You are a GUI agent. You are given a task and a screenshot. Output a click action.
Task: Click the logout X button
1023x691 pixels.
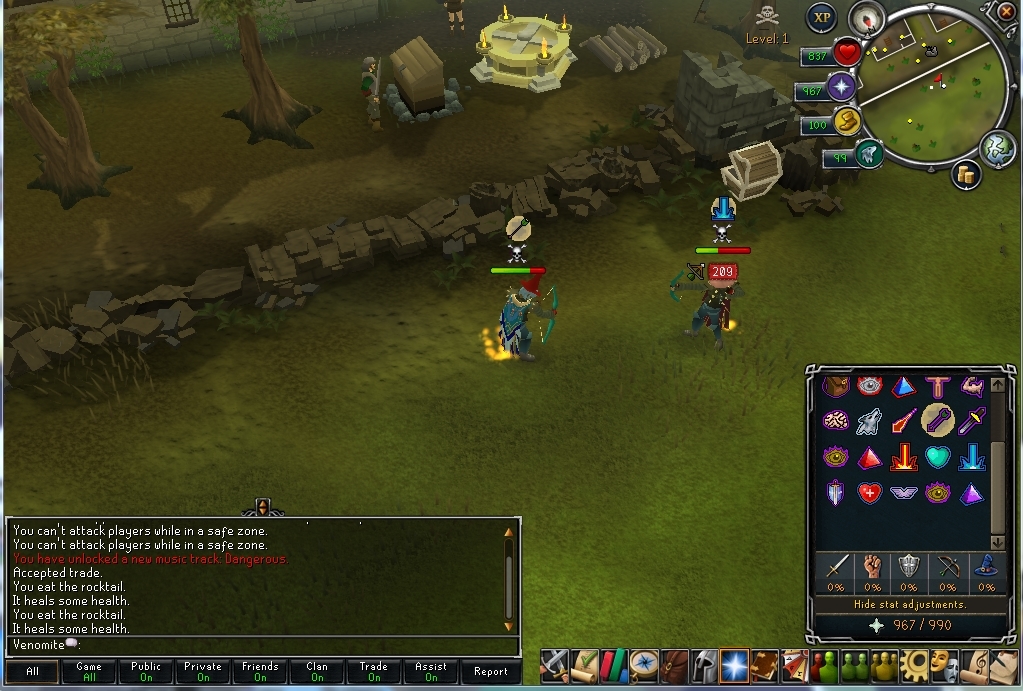tap(1007, 11)
